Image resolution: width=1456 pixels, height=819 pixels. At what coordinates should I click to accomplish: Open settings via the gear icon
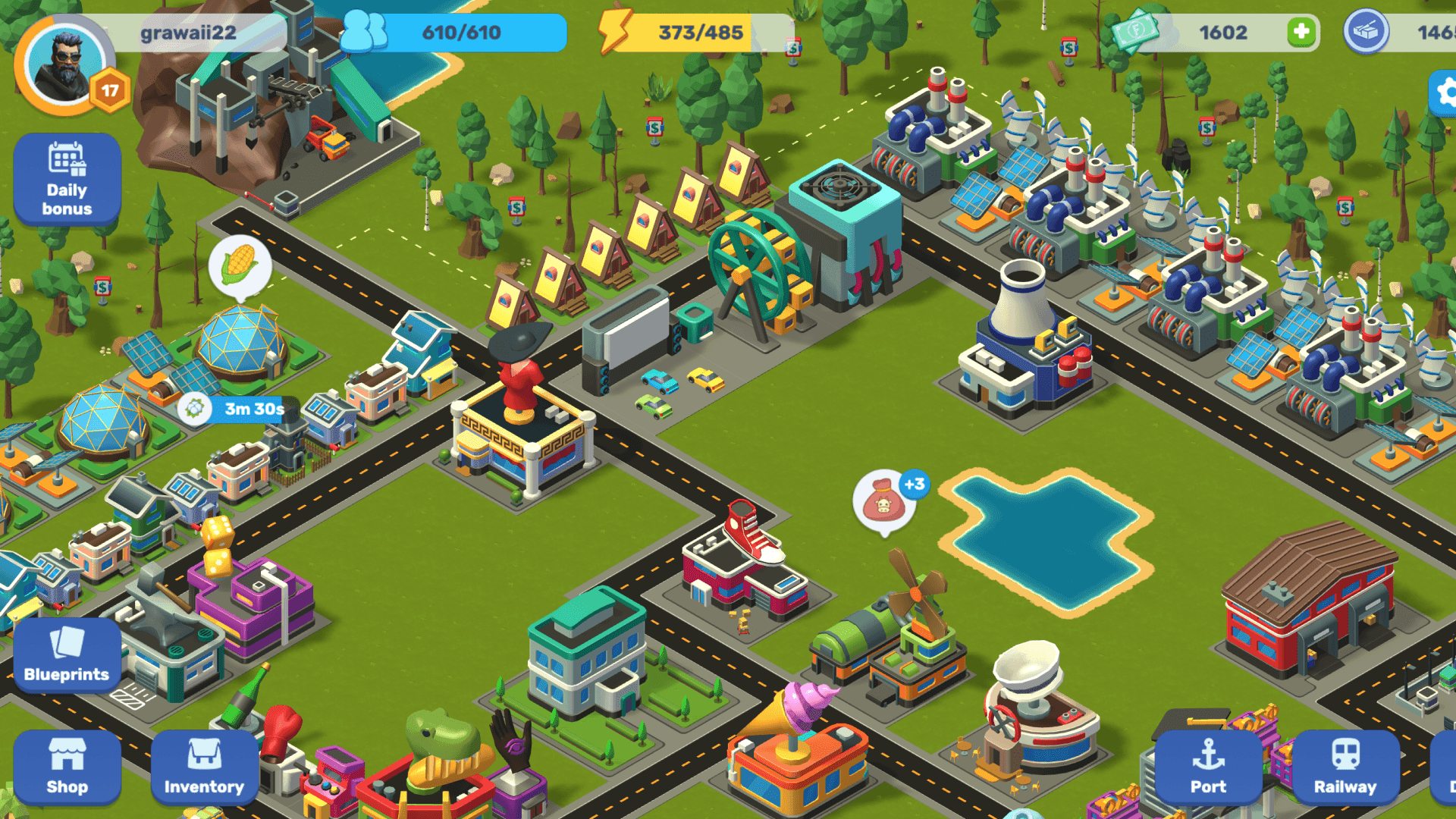(1445, 93)
